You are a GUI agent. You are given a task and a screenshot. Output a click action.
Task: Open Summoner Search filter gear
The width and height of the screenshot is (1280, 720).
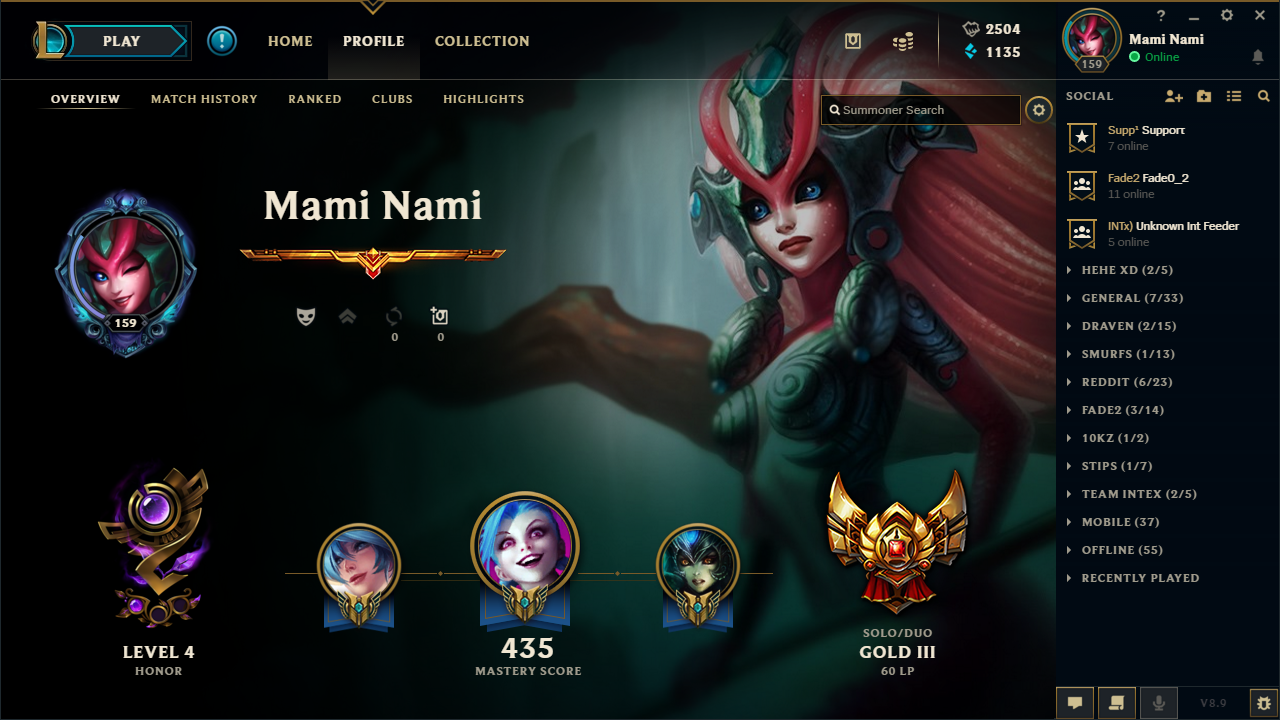click(1038, 110)
